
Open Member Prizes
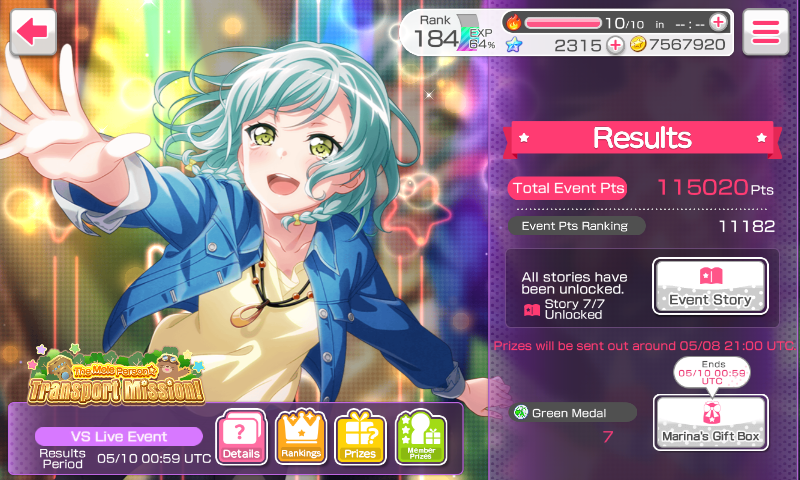coord(420,437)
